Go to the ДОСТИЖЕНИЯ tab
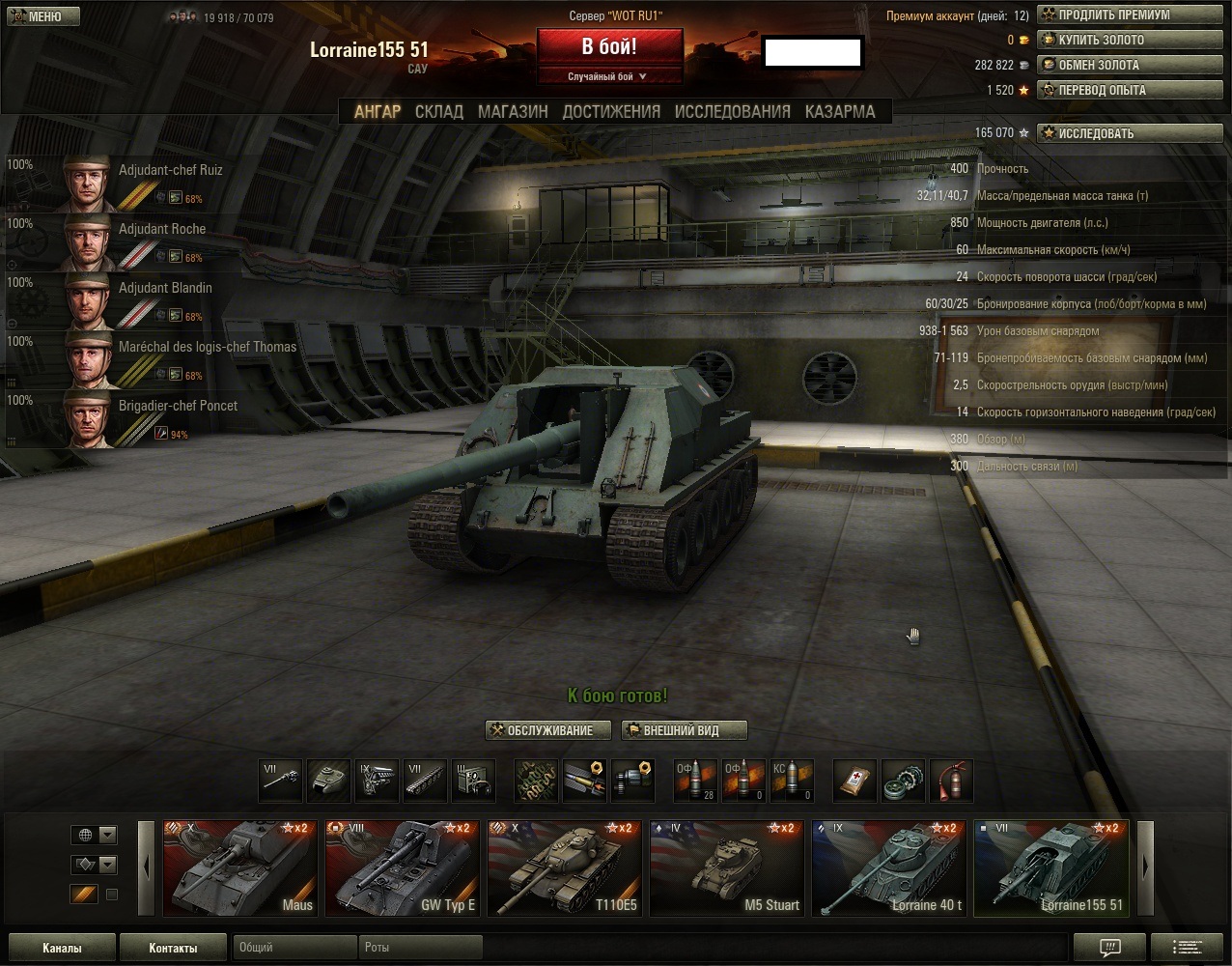The width and height of the screenshot is (1232, 966). (611, 112)
